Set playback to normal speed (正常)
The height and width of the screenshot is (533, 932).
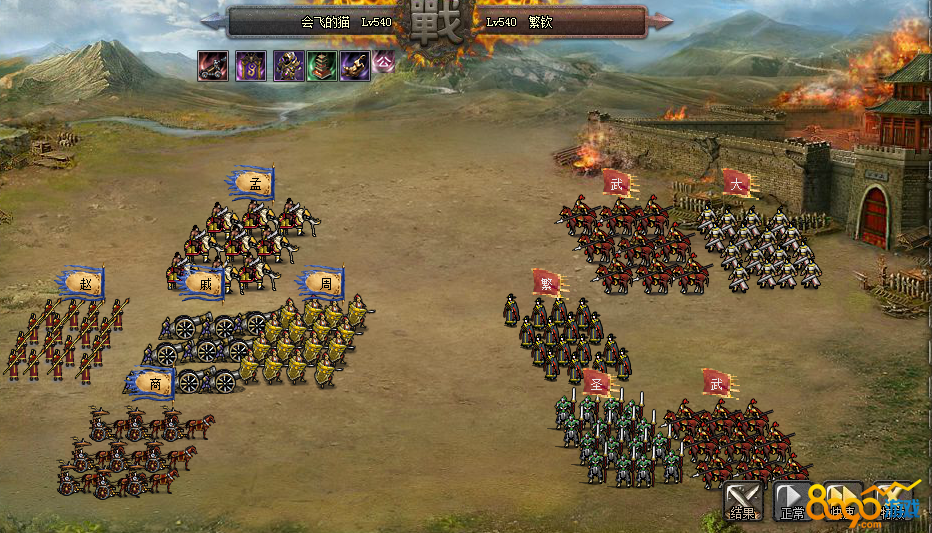[x=792, y=502]
